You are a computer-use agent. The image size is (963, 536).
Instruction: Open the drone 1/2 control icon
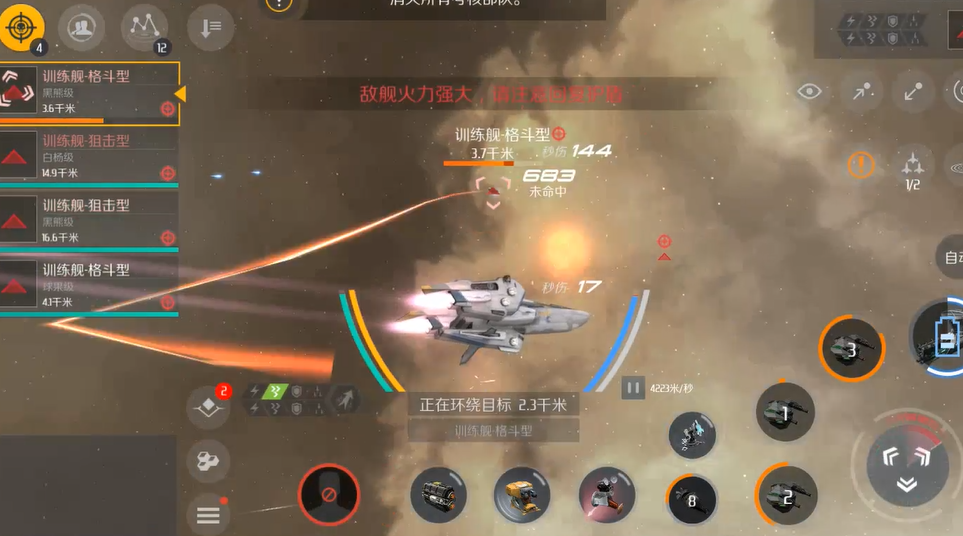click(x=912, y=166)
